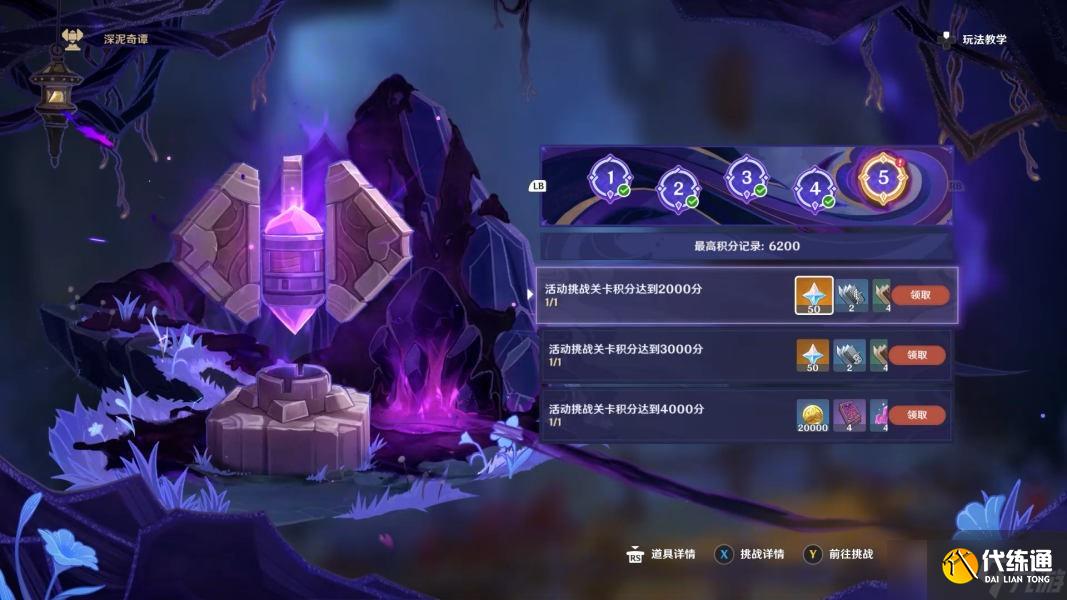
Task: Open stage 3 tab
Action: pos(745,178)
